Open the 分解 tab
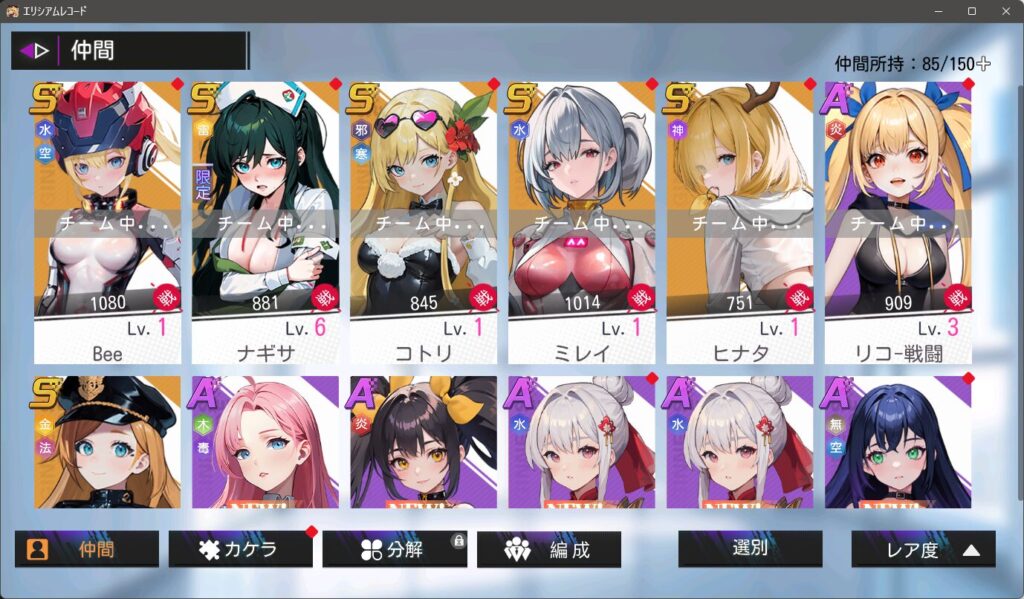Screen dimensions: 1024x599 click(394, 549)
